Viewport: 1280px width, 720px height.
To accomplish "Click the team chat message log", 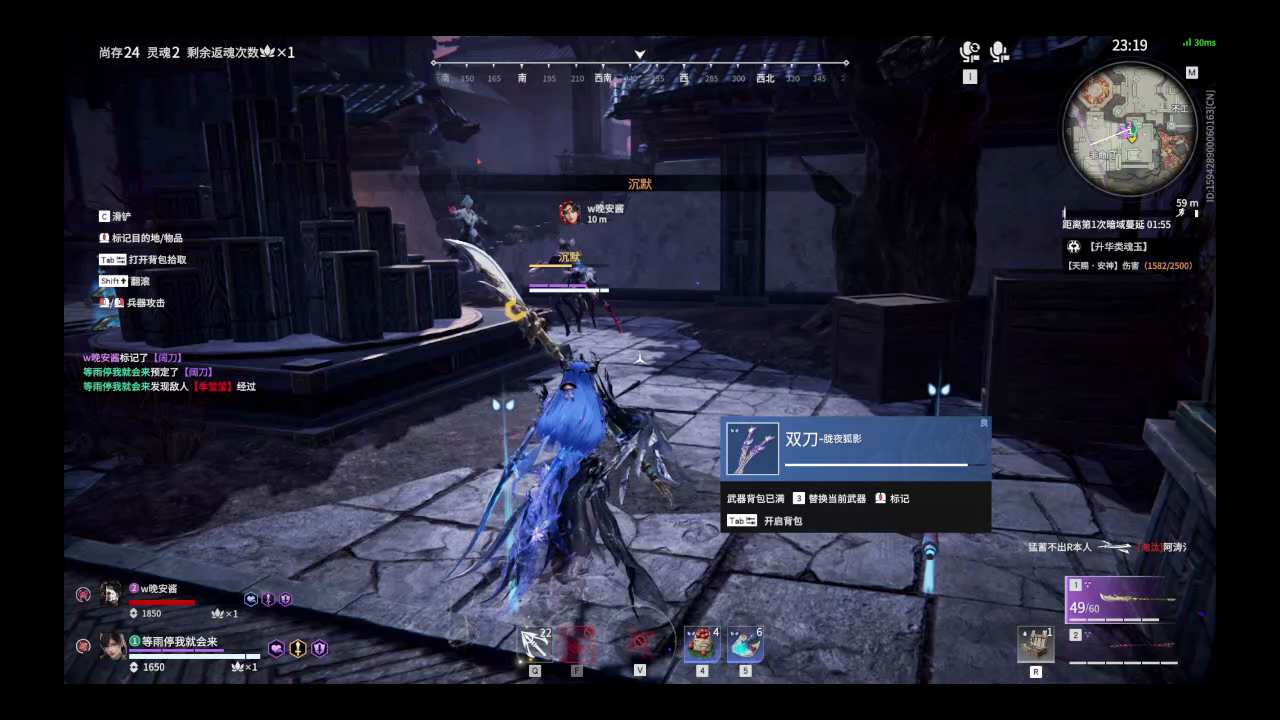I will (169, 371).
